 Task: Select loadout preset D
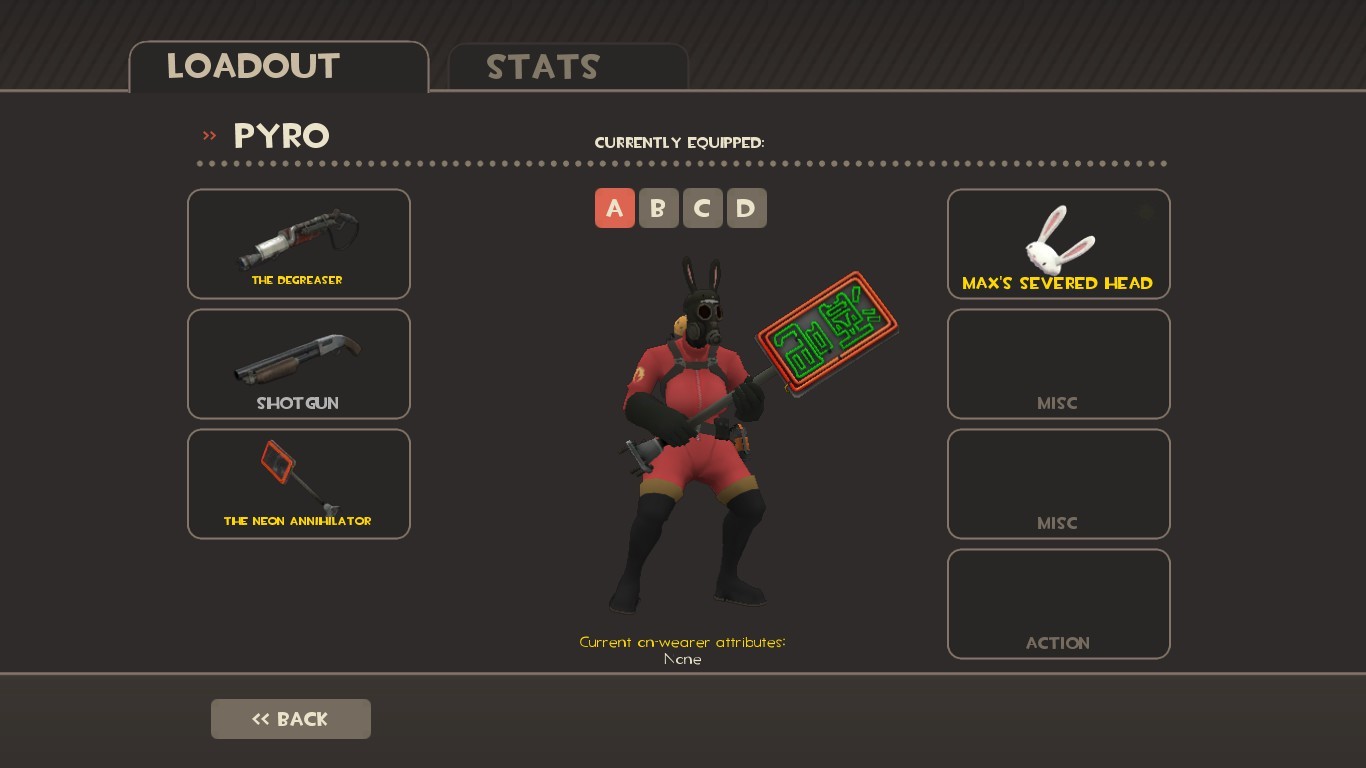[747, 208]
